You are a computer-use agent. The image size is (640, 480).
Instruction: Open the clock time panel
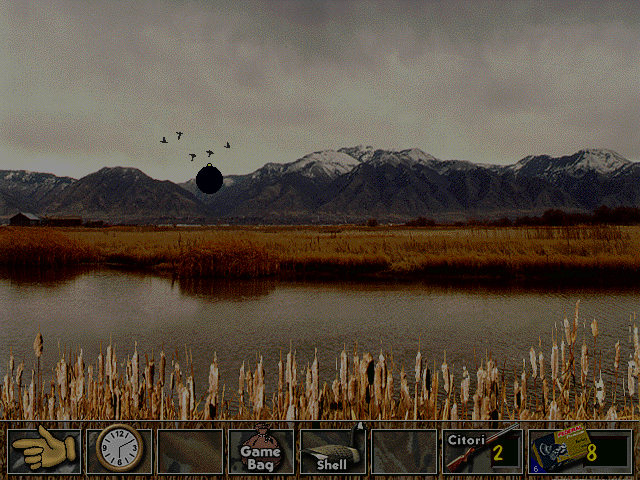(x=119, y=451)
